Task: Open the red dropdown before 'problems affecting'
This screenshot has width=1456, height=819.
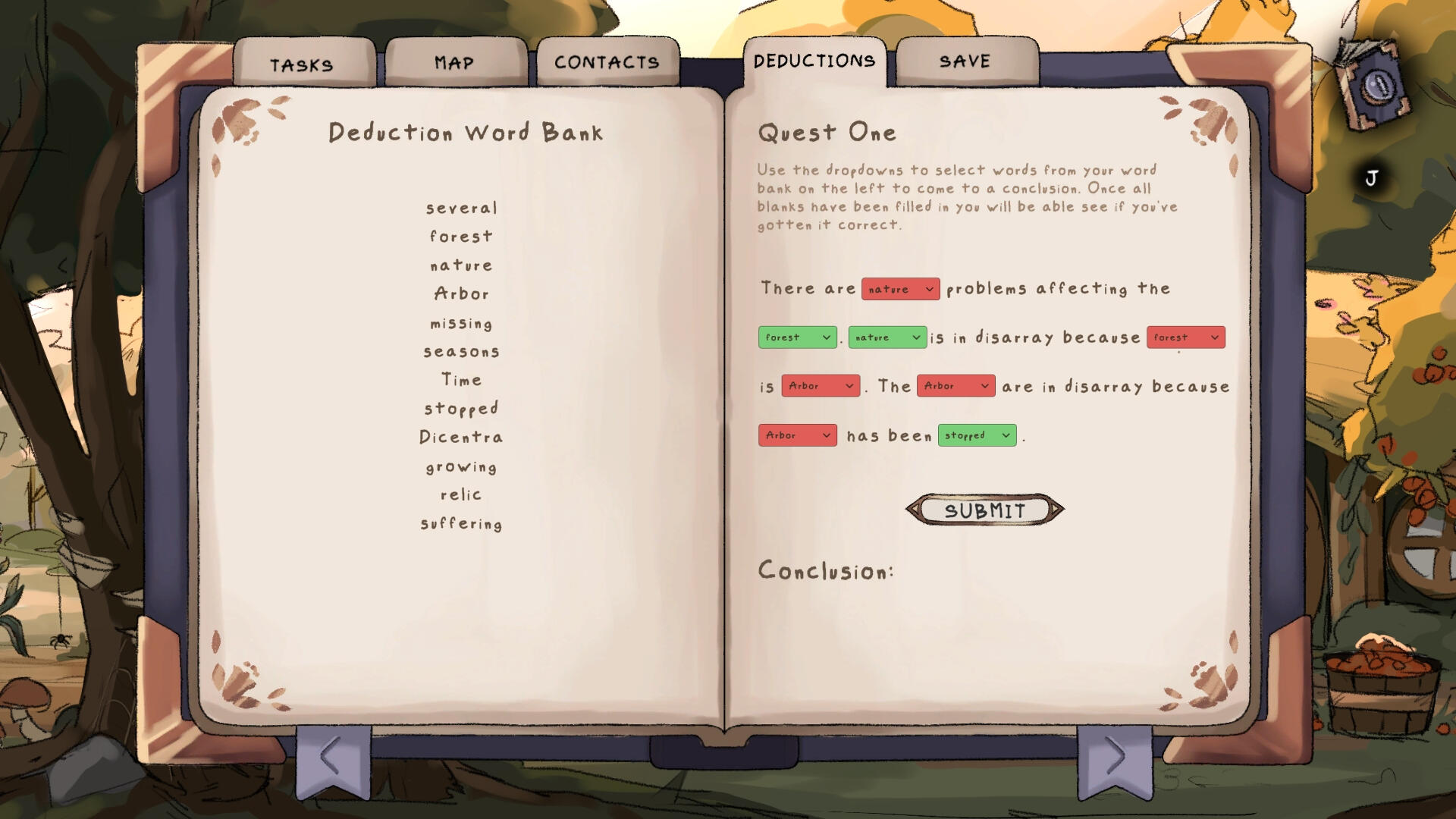Action: tap(900, 289)
